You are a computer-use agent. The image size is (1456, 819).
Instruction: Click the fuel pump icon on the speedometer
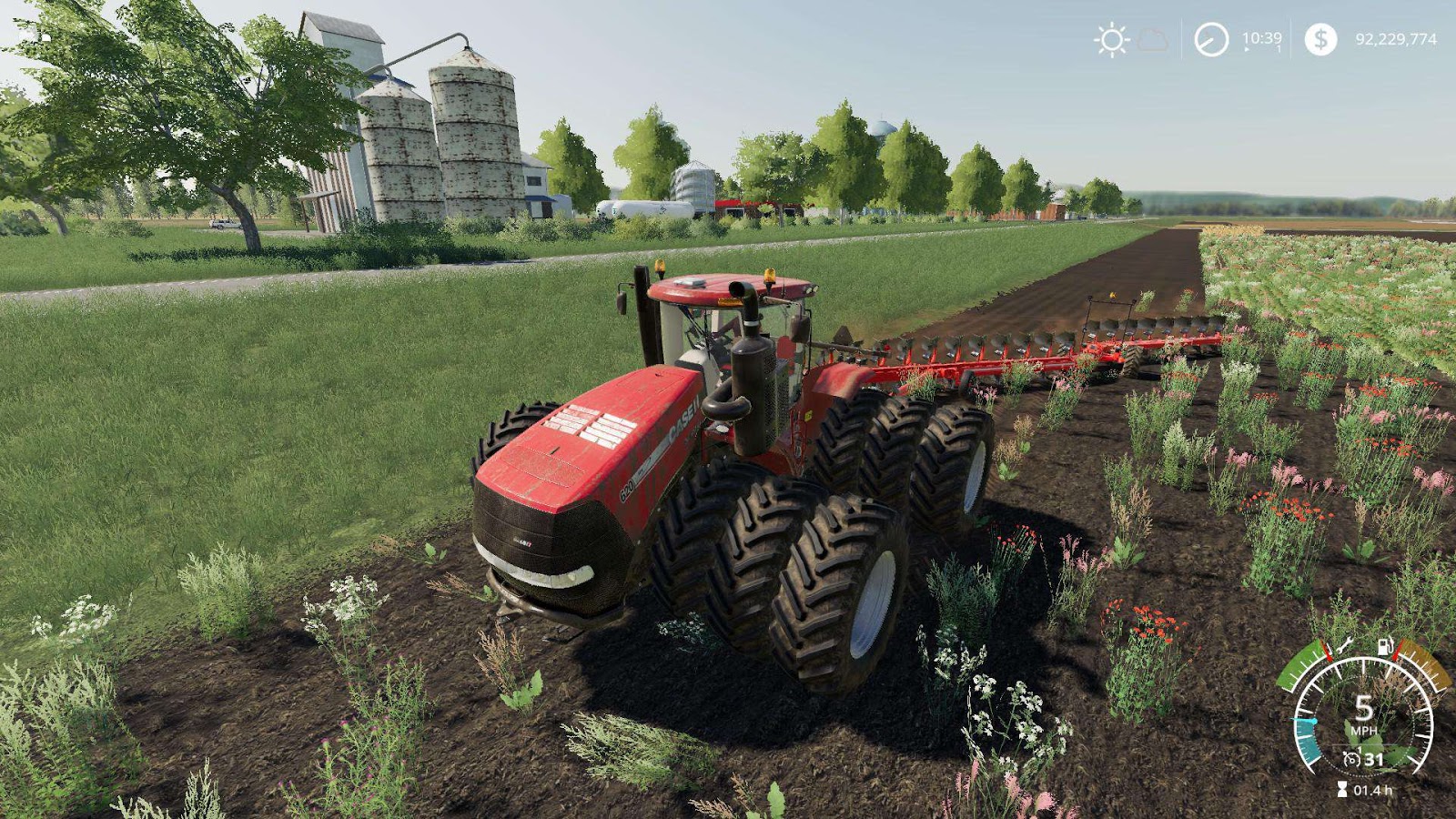[1384, 646]
